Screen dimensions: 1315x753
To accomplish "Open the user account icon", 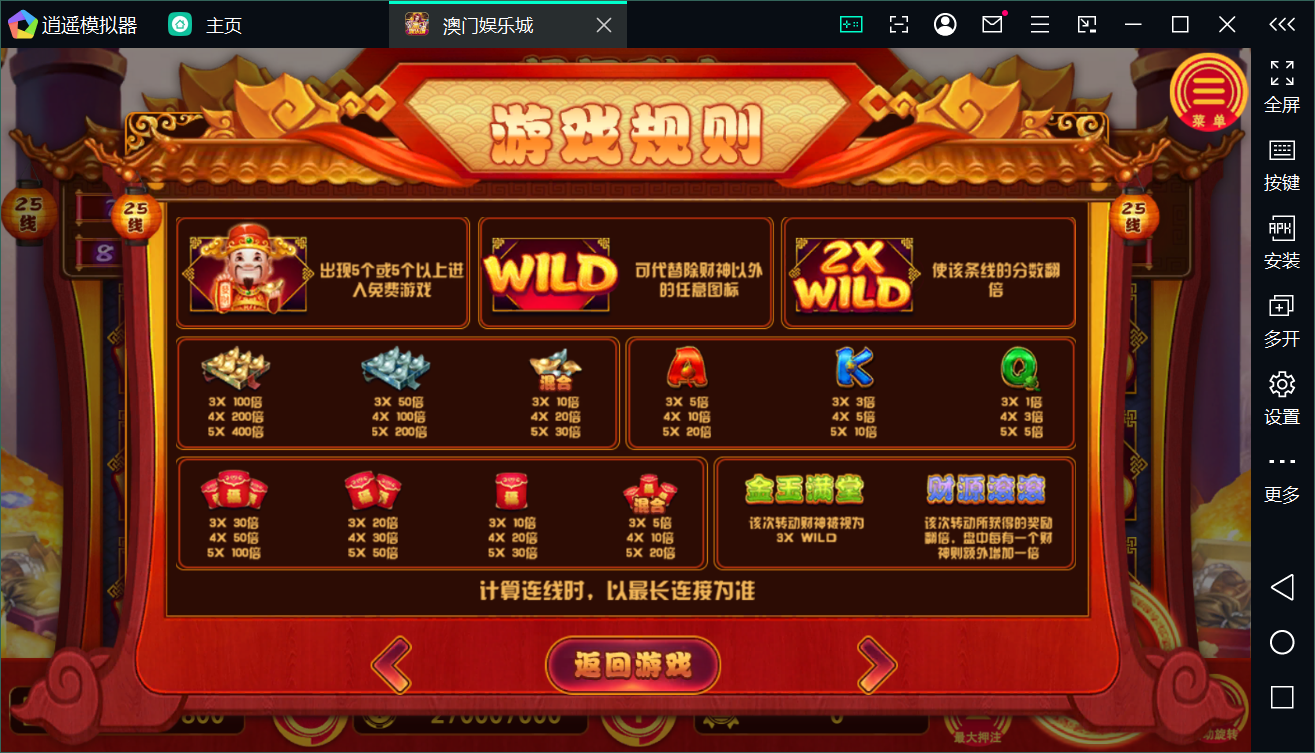I will click(x=945, y=24).
